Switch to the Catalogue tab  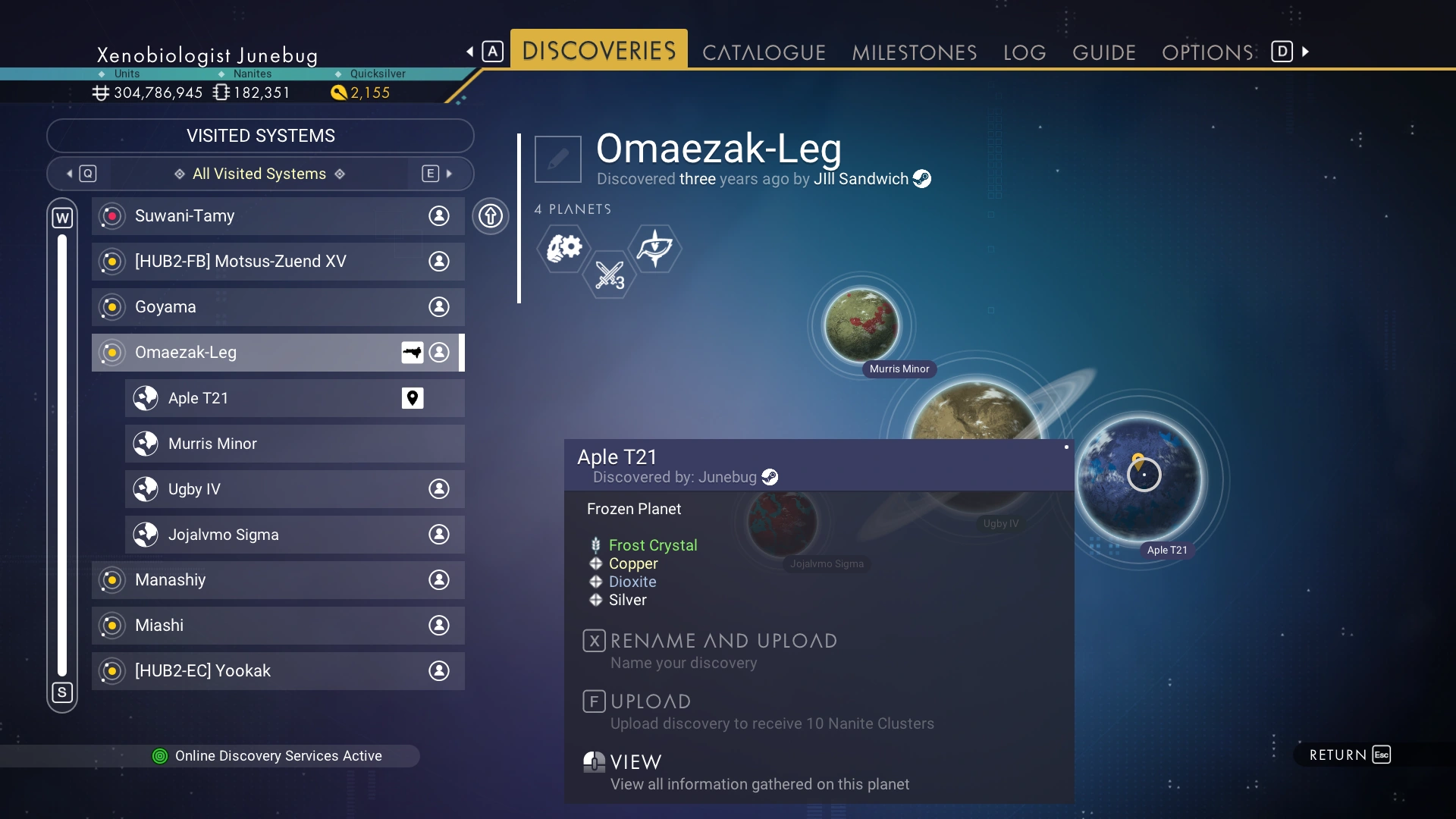tap(764, 52)
